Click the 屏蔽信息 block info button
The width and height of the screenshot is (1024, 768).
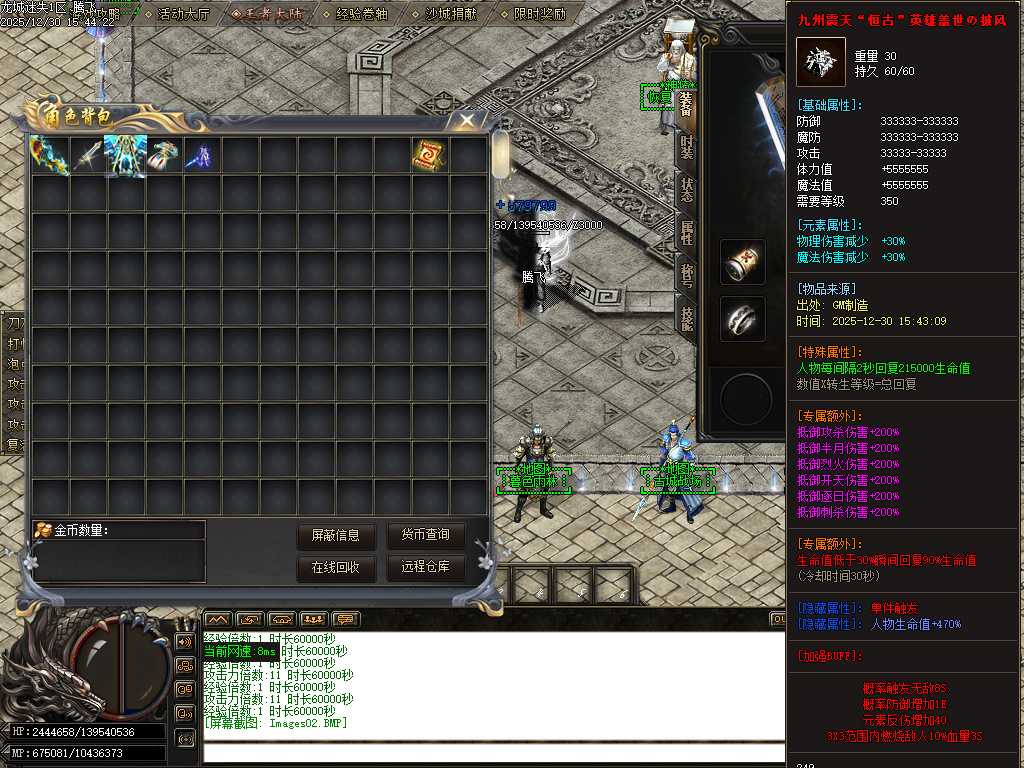click(336, 536)
